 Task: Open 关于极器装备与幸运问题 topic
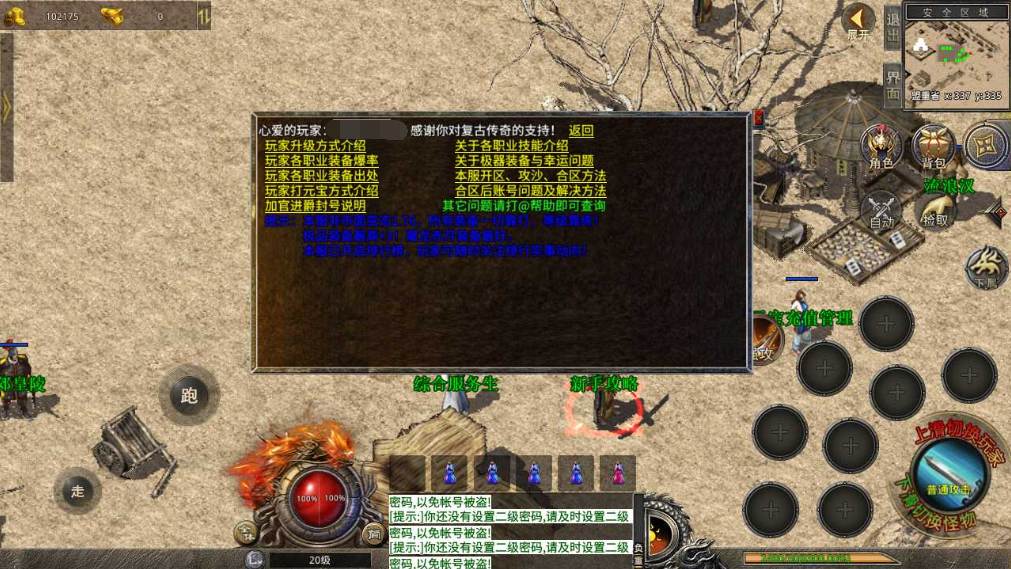point(524,161)
